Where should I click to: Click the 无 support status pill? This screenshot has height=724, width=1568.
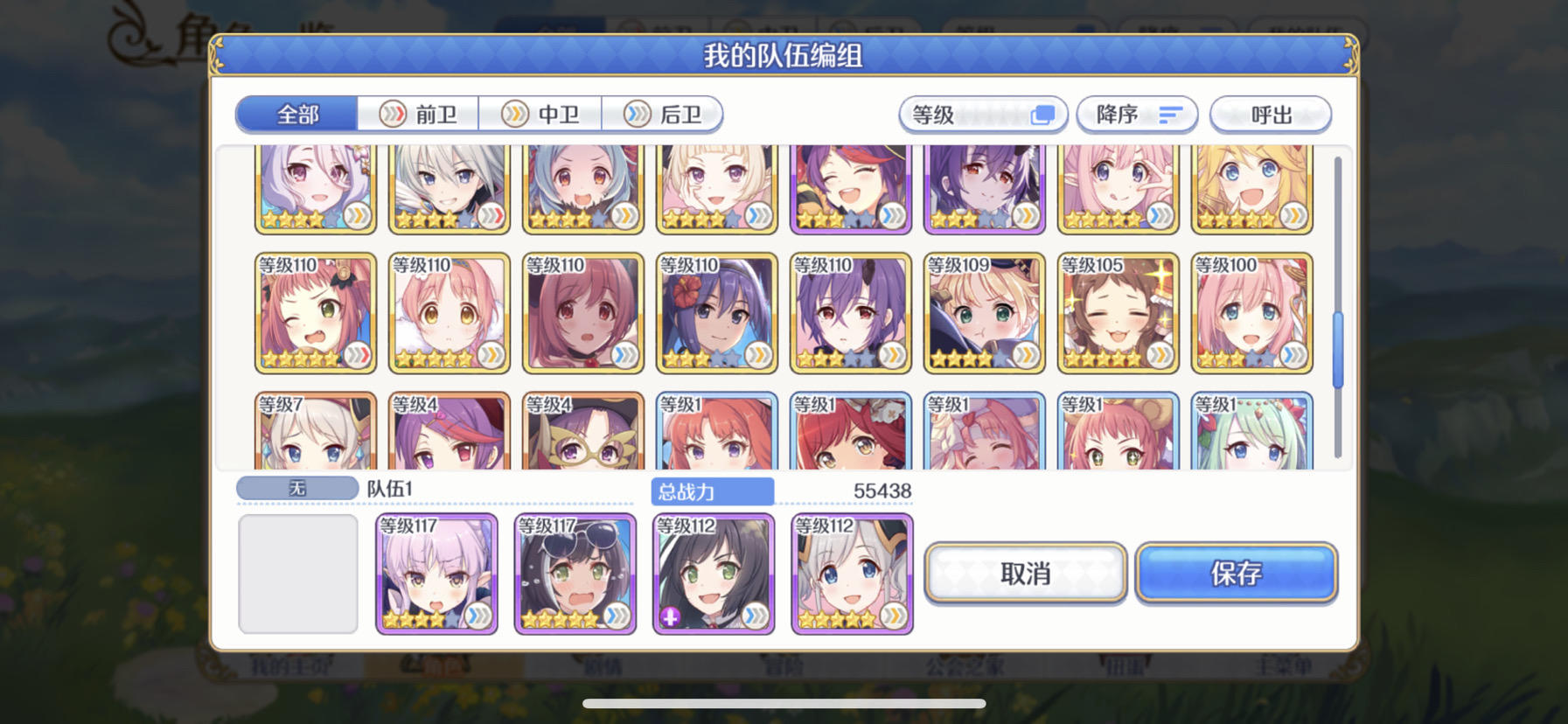click(296, 488)
